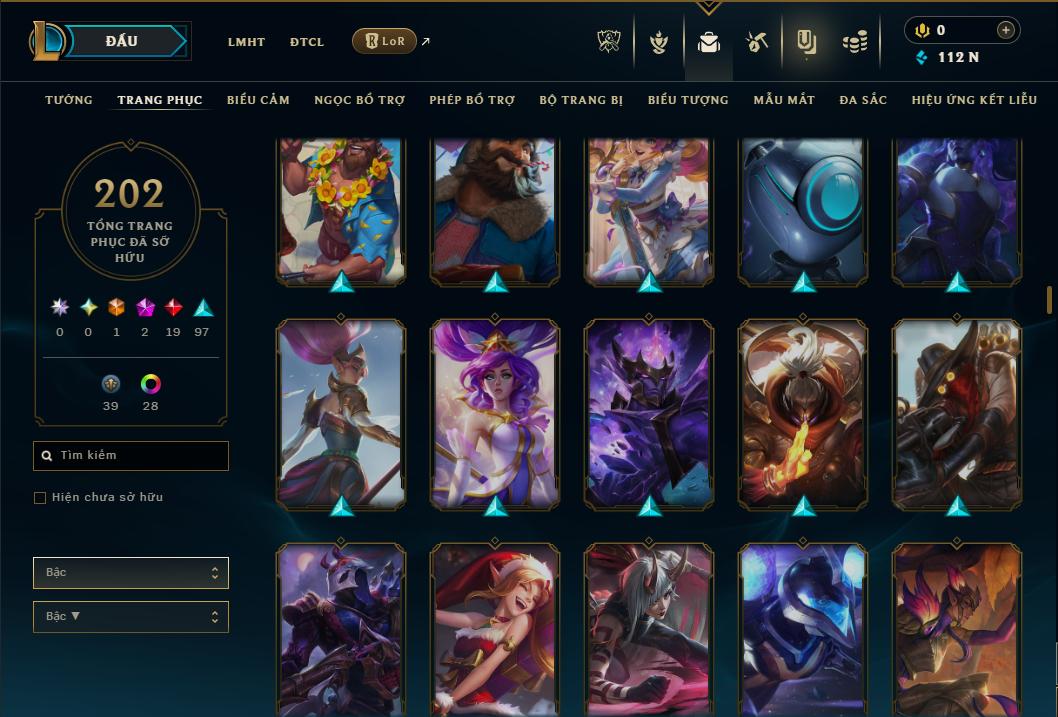Click the Tìm kiếm search field
This screenshot has width=1058, height=717.
click(x=131, y=456)
